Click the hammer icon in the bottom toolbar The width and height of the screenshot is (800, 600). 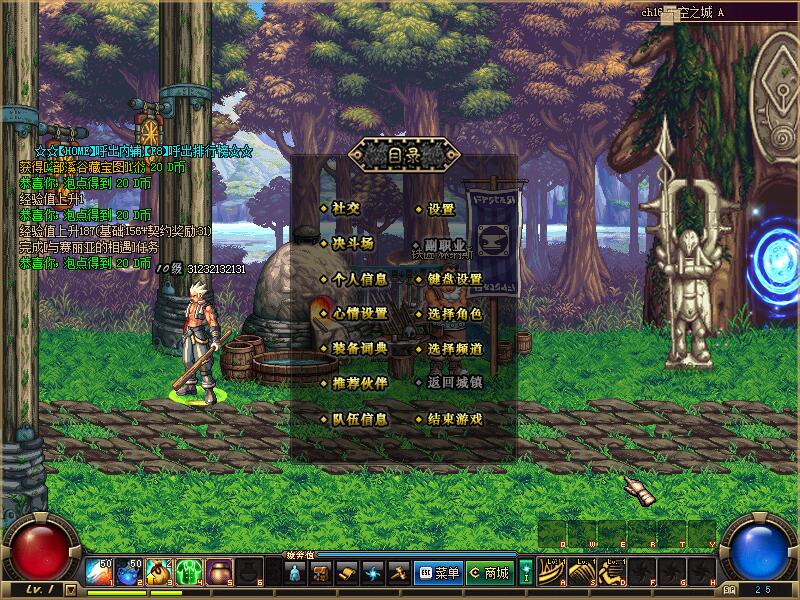[397, 573]
